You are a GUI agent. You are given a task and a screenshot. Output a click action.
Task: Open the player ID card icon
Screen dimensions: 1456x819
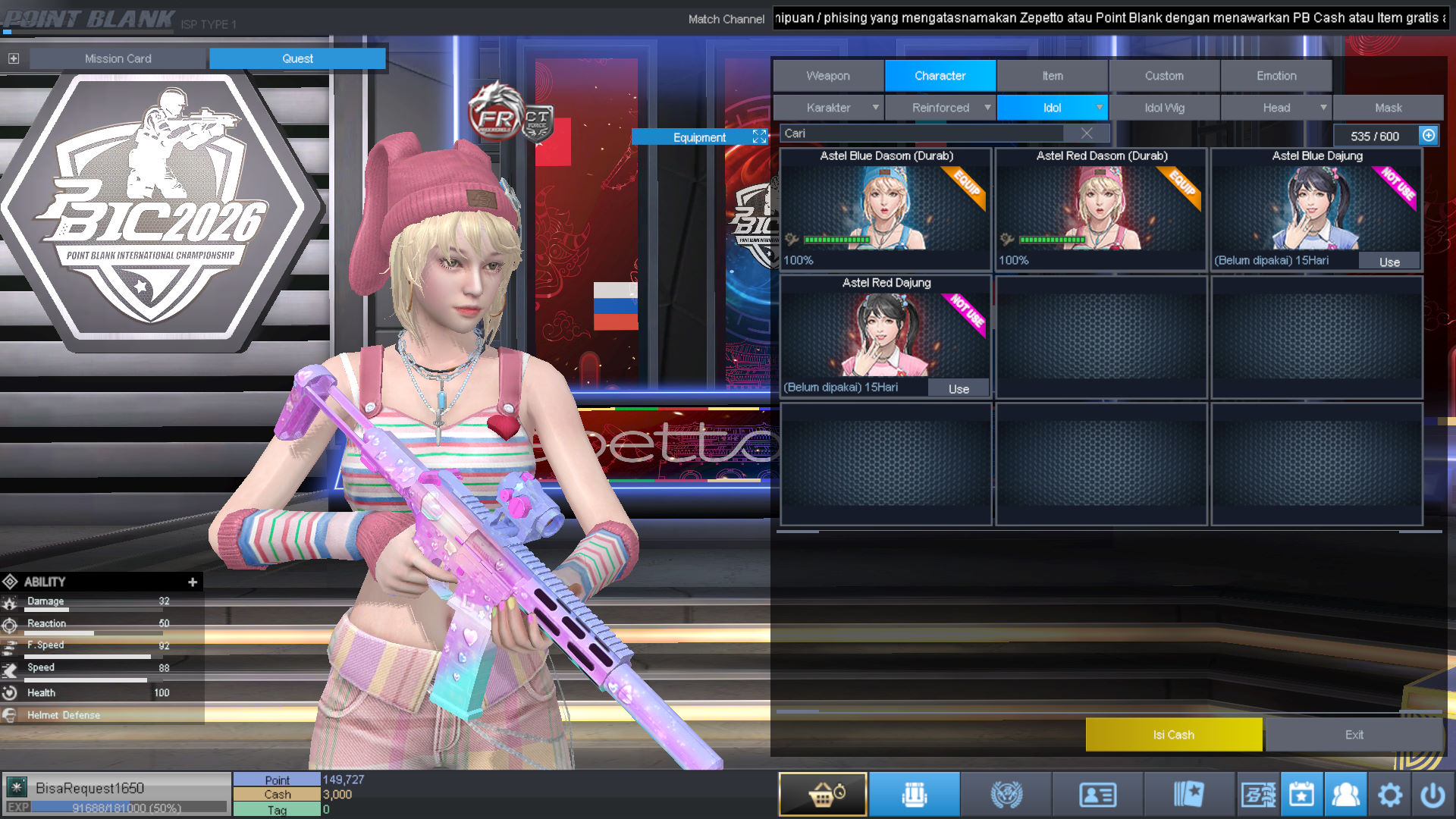click(1099, 793)
